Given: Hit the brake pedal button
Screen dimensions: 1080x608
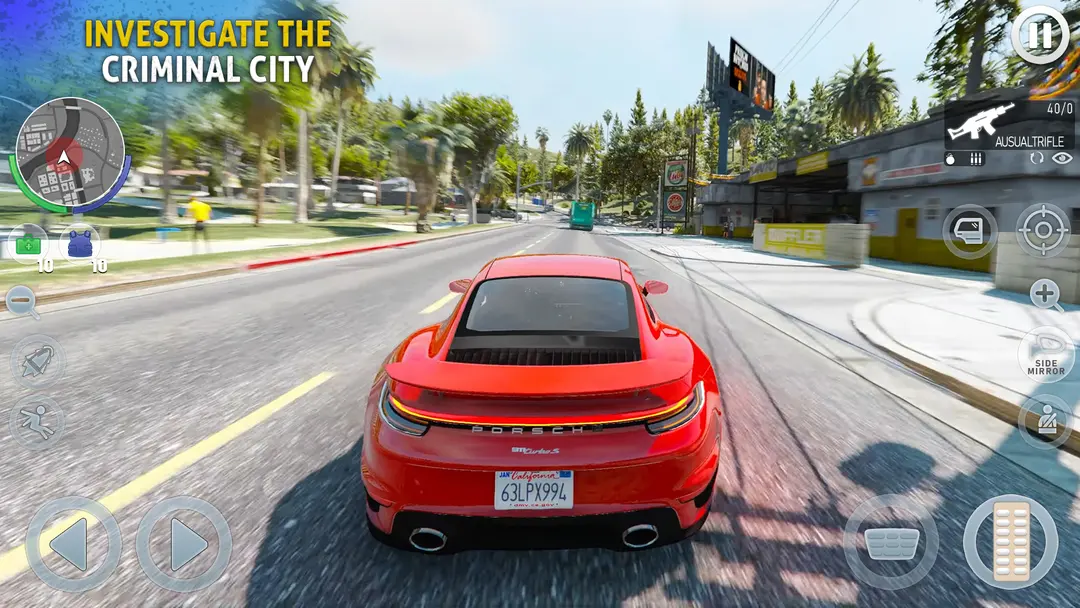Looking at the screenshot, I should click(x=891, y=542).
